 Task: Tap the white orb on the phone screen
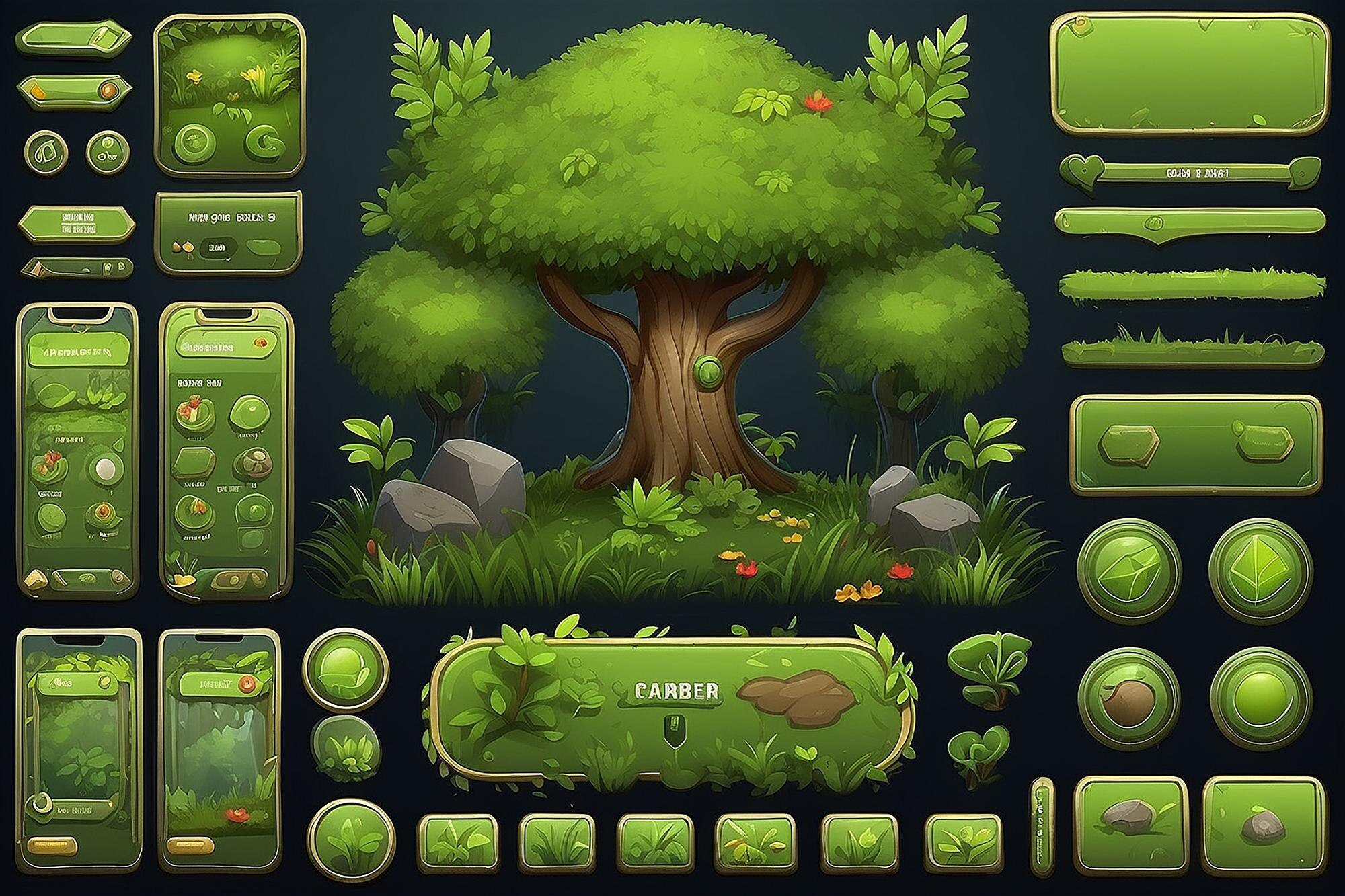coord(106,468)
